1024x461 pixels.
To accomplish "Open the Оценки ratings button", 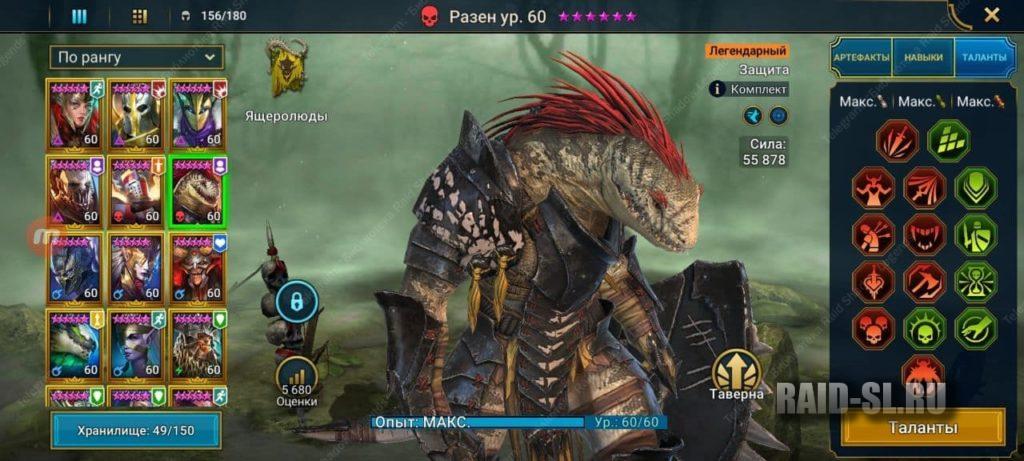I will pos(297,379).
